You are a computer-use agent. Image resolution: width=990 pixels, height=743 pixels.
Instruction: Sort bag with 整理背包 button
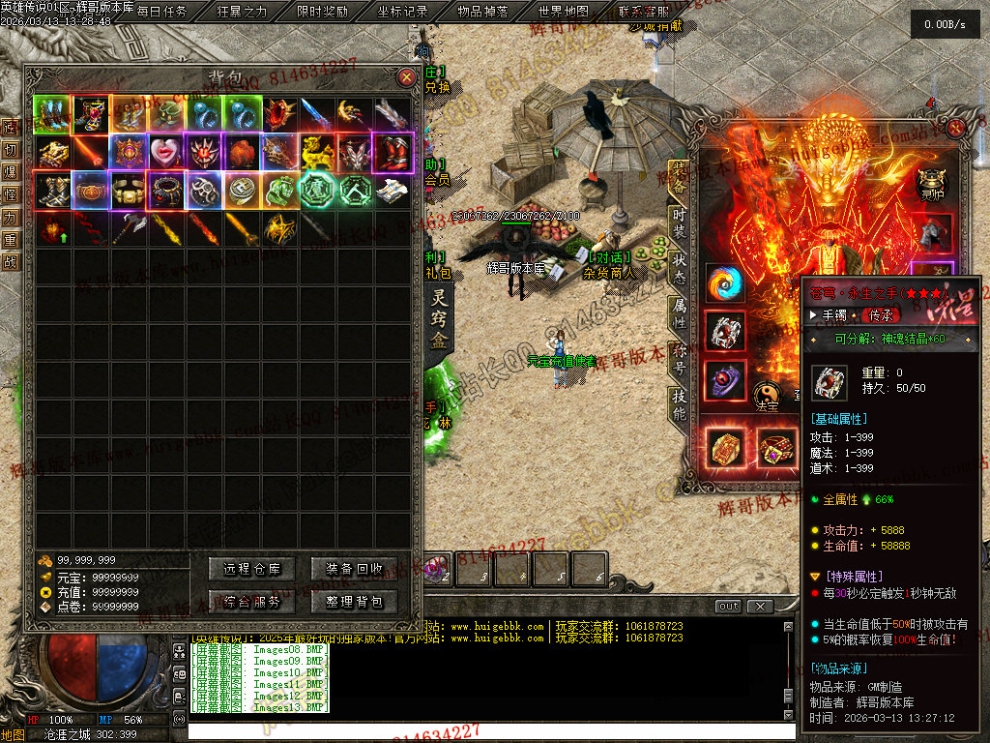pos(354,602)
